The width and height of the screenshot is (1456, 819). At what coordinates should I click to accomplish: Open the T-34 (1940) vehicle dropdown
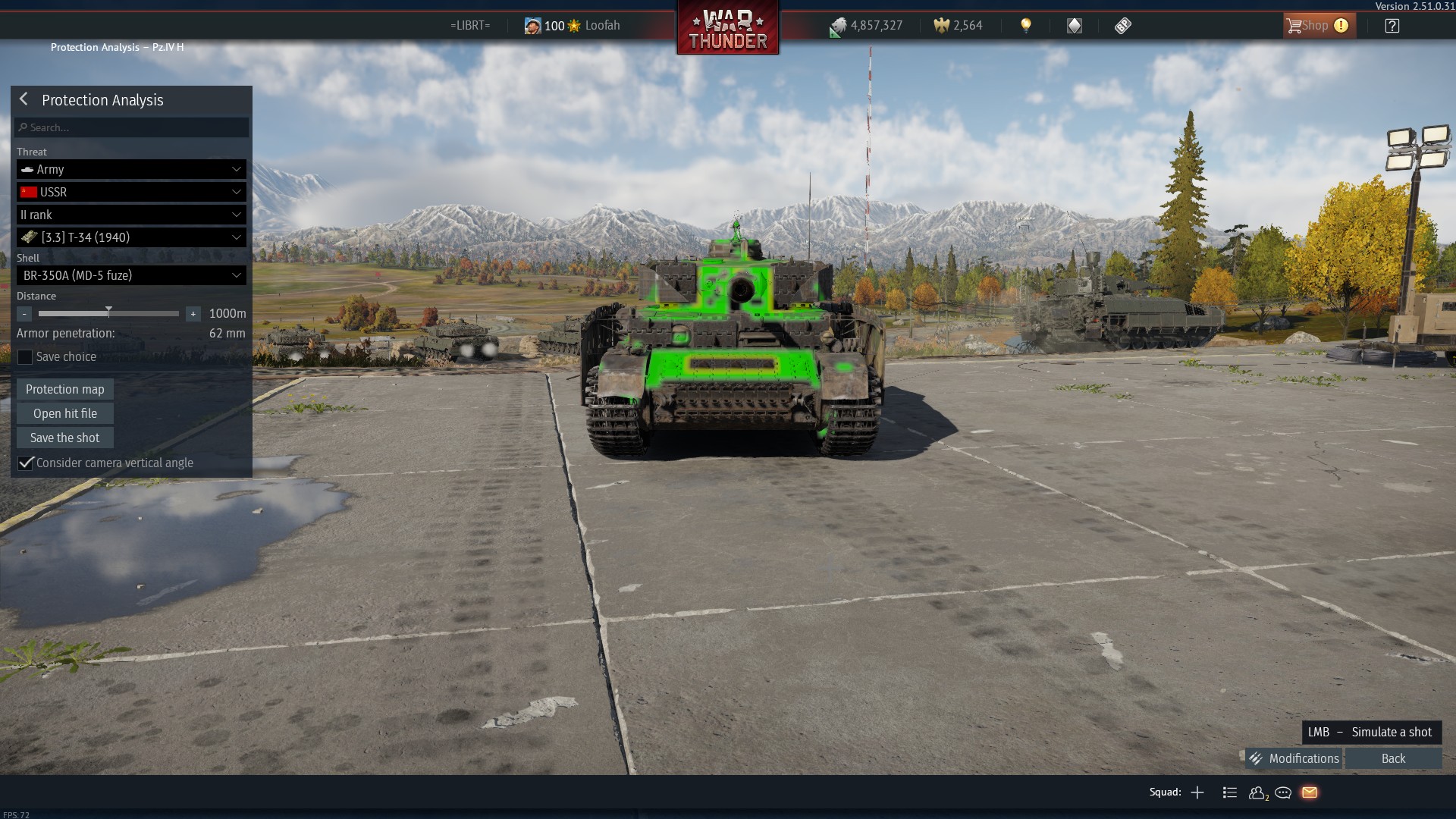(131, 237)
